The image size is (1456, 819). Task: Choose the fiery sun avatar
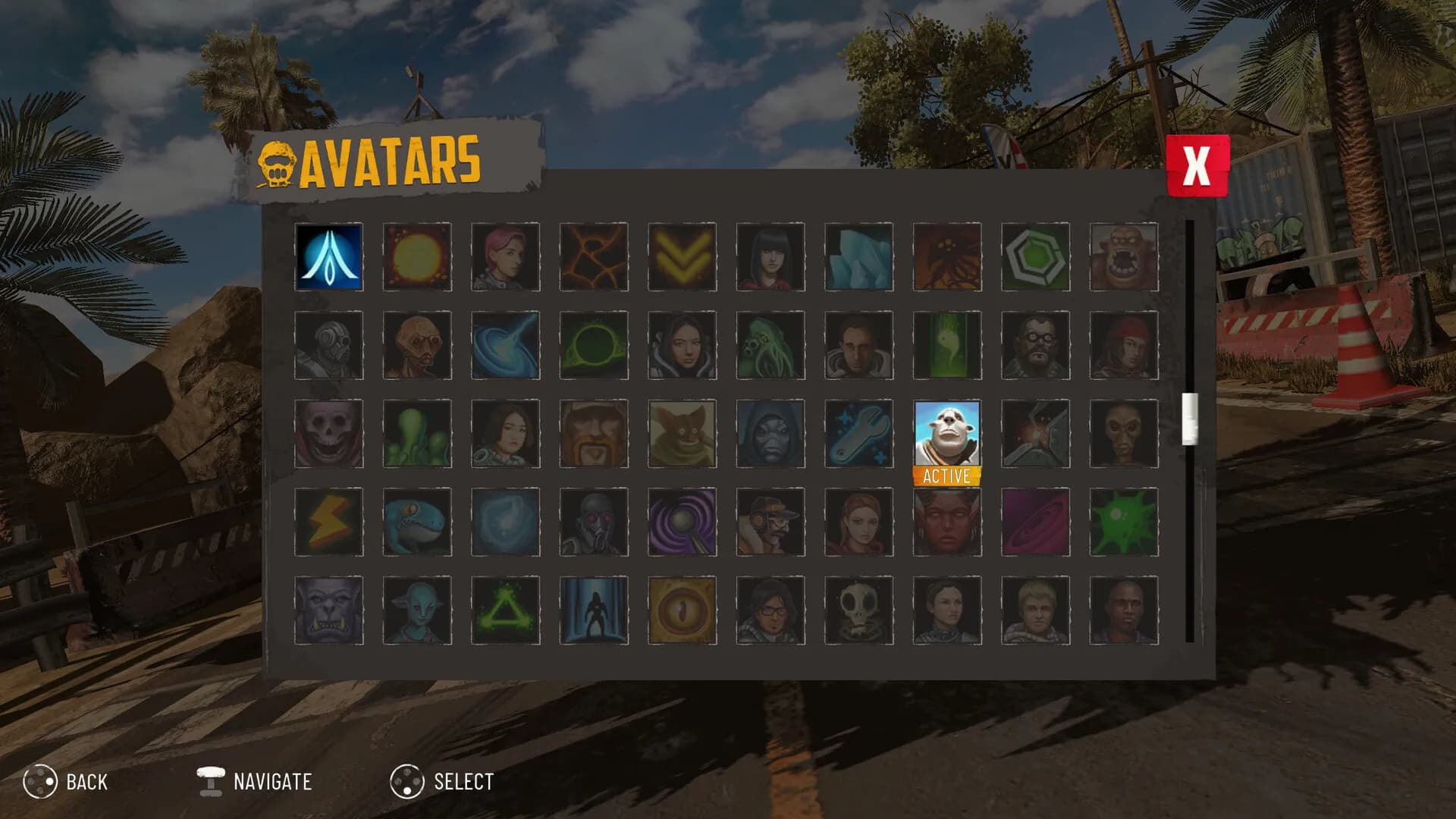click(417, 257)
